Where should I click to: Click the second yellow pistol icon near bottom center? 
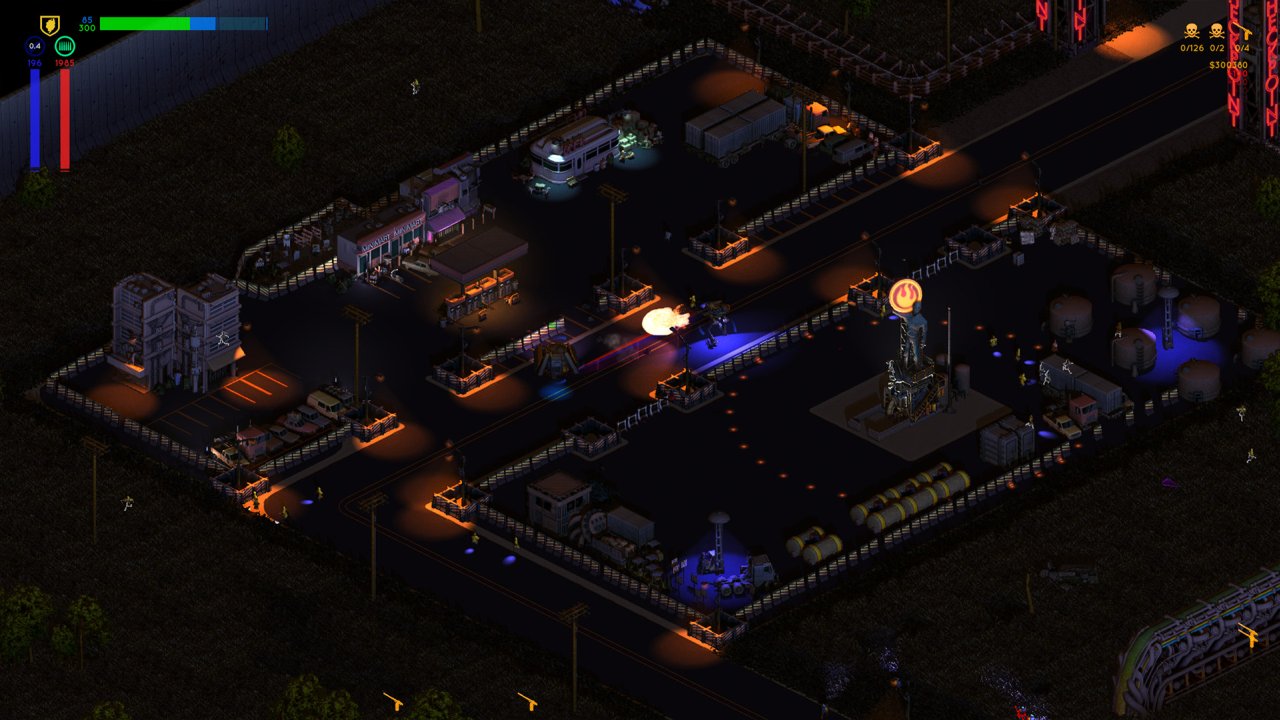pos(525,700)
